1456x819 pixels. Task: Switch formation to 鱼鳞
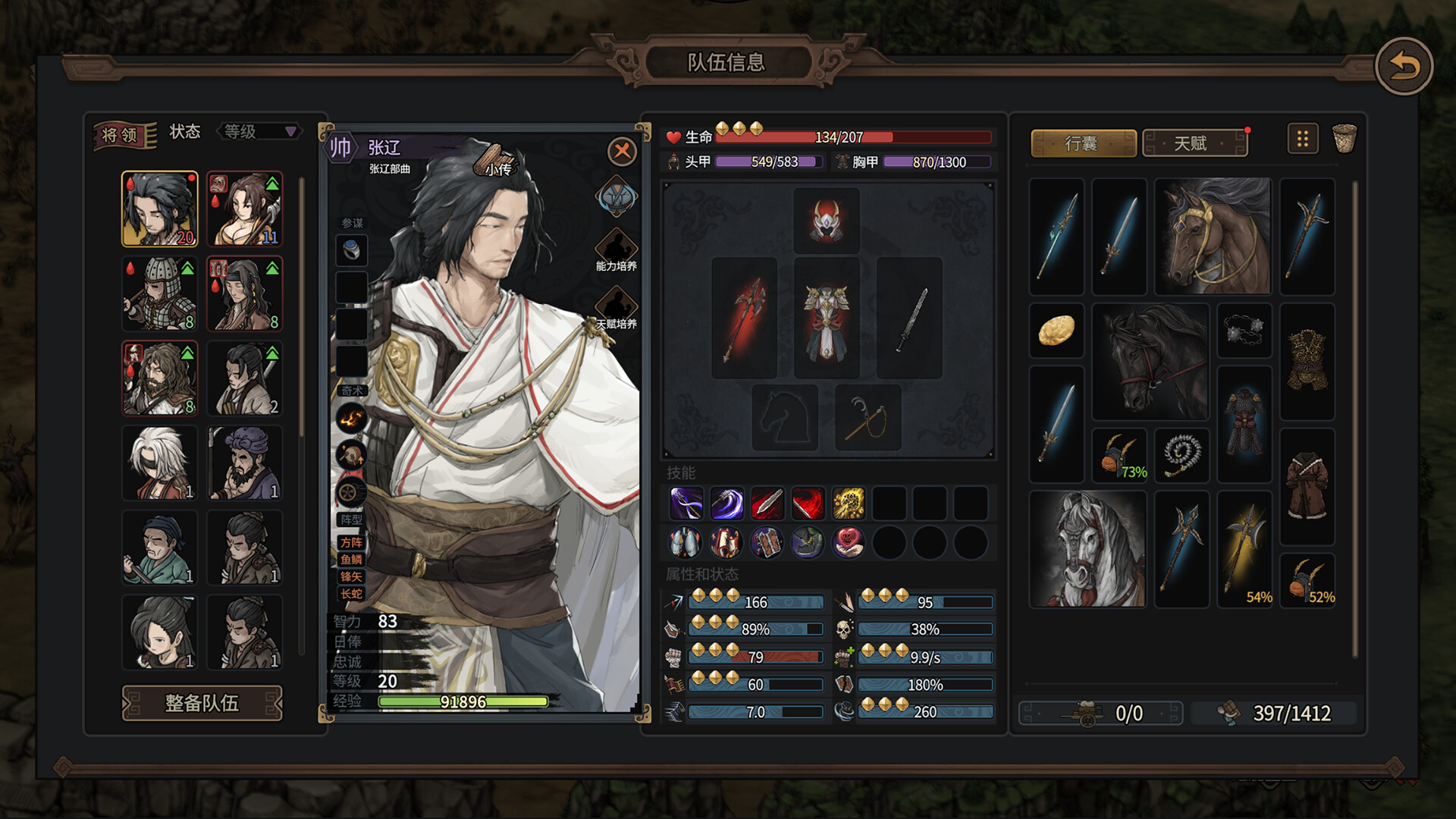[x=350, y=560]
